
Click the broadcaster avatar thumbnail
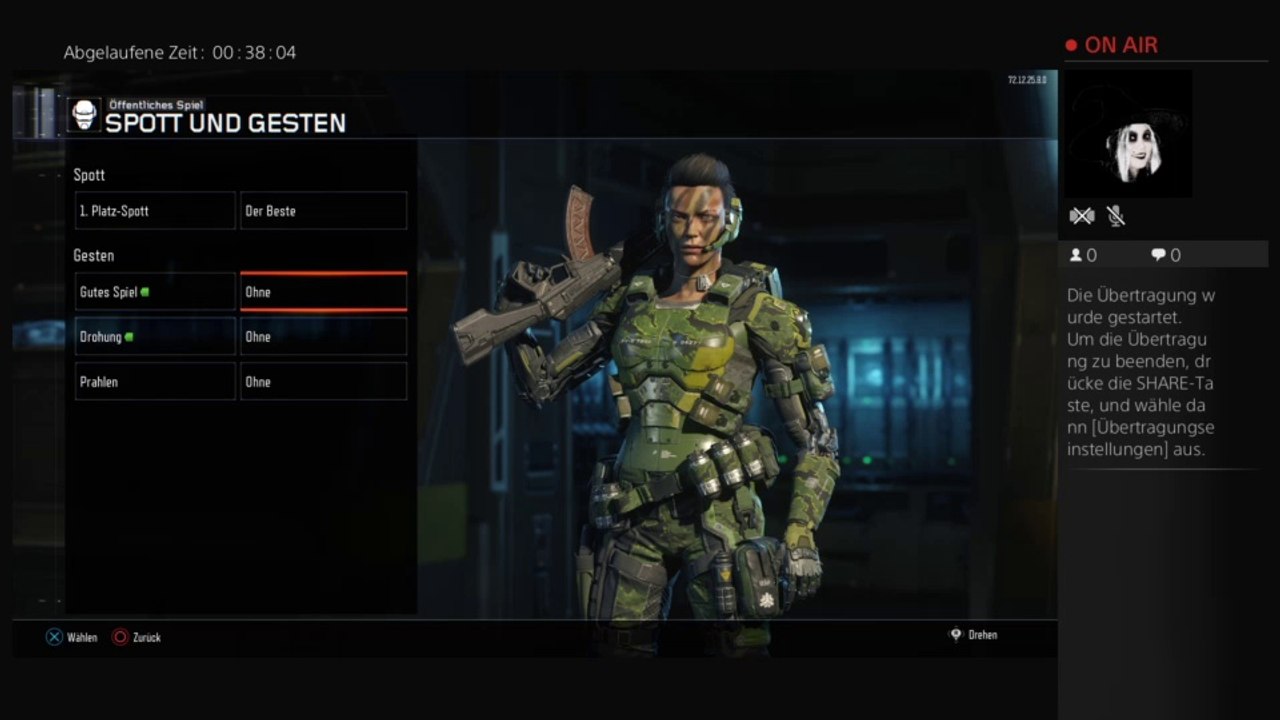point(1128,134)
